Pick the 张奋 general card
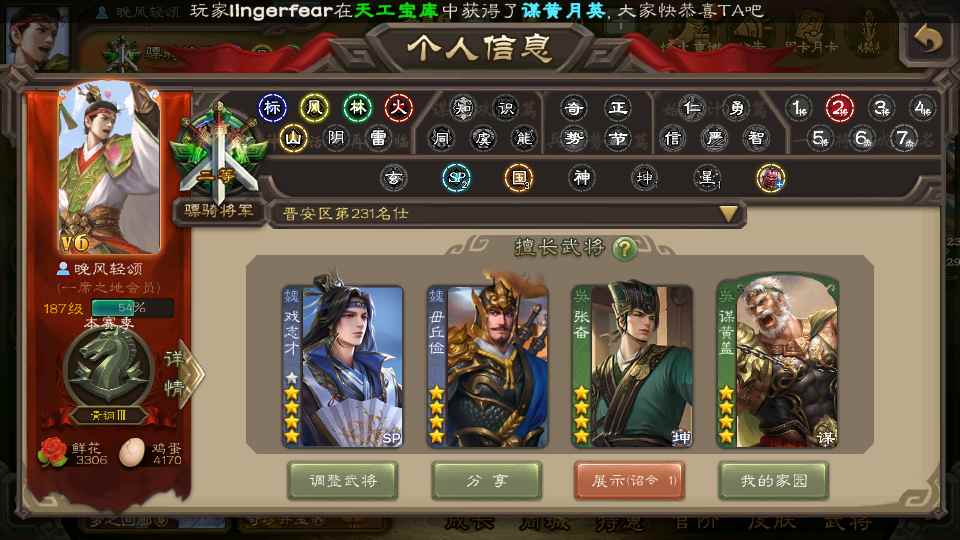 (632, 366)
